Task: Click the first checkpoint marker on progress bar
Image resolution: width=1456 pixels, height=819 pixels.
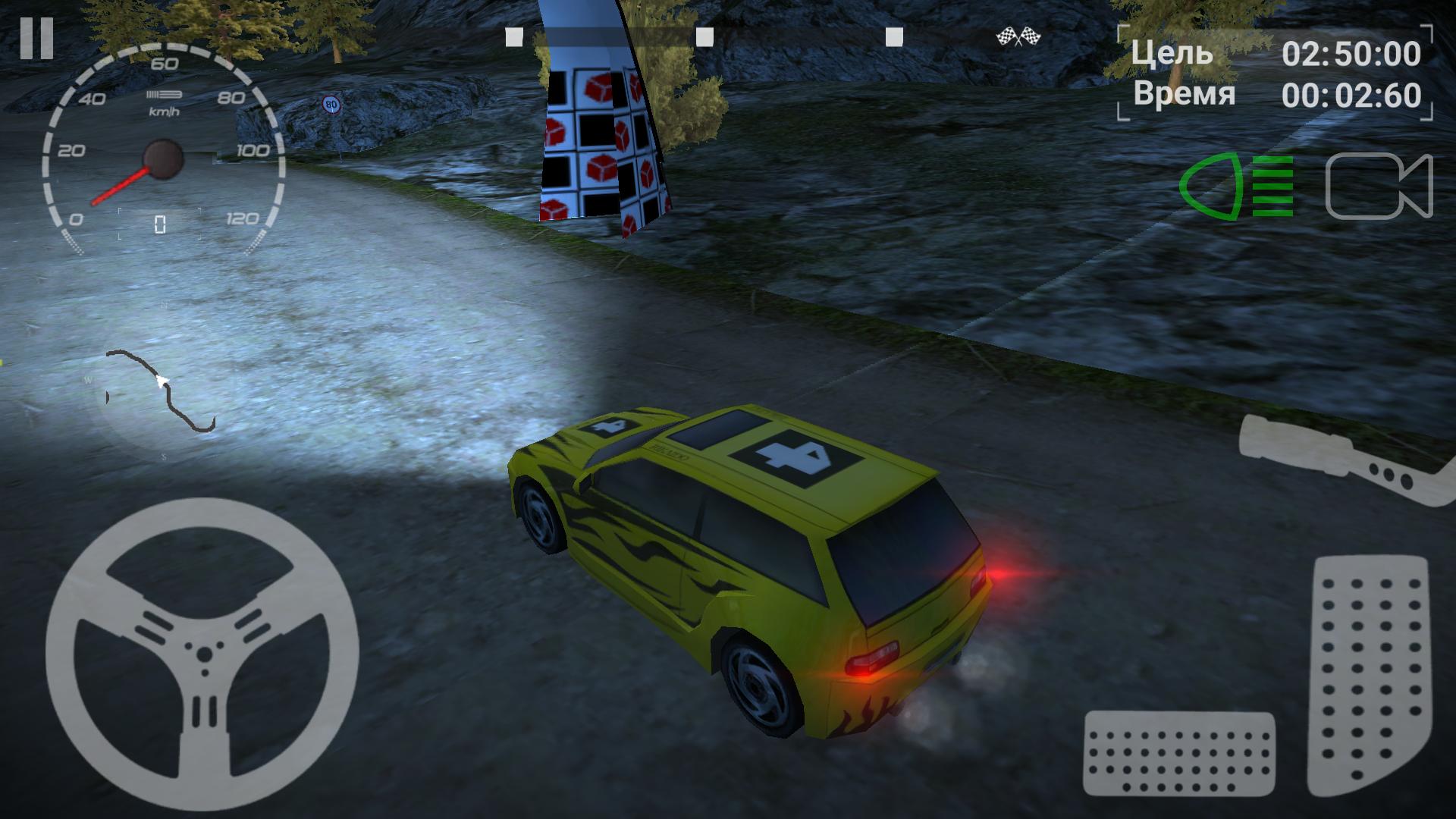Action: click(x=514, y=33)
